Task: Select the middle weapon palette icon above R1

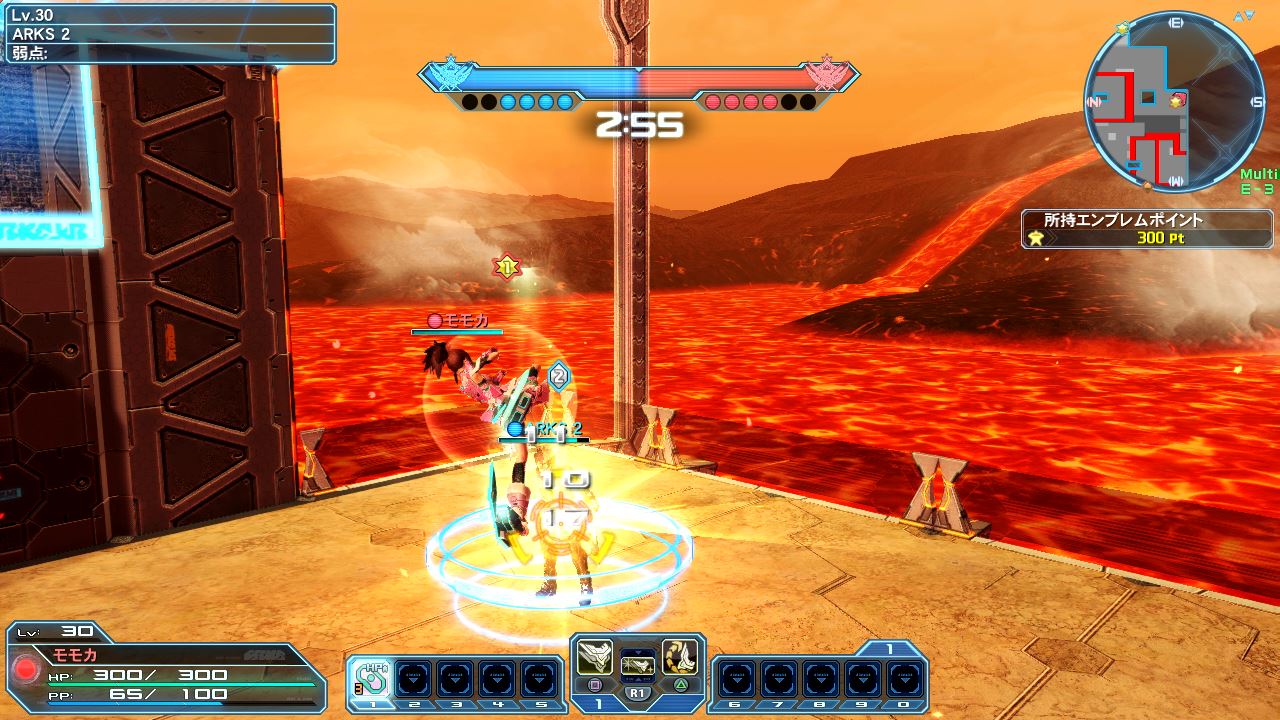Action: coord(637,664)
